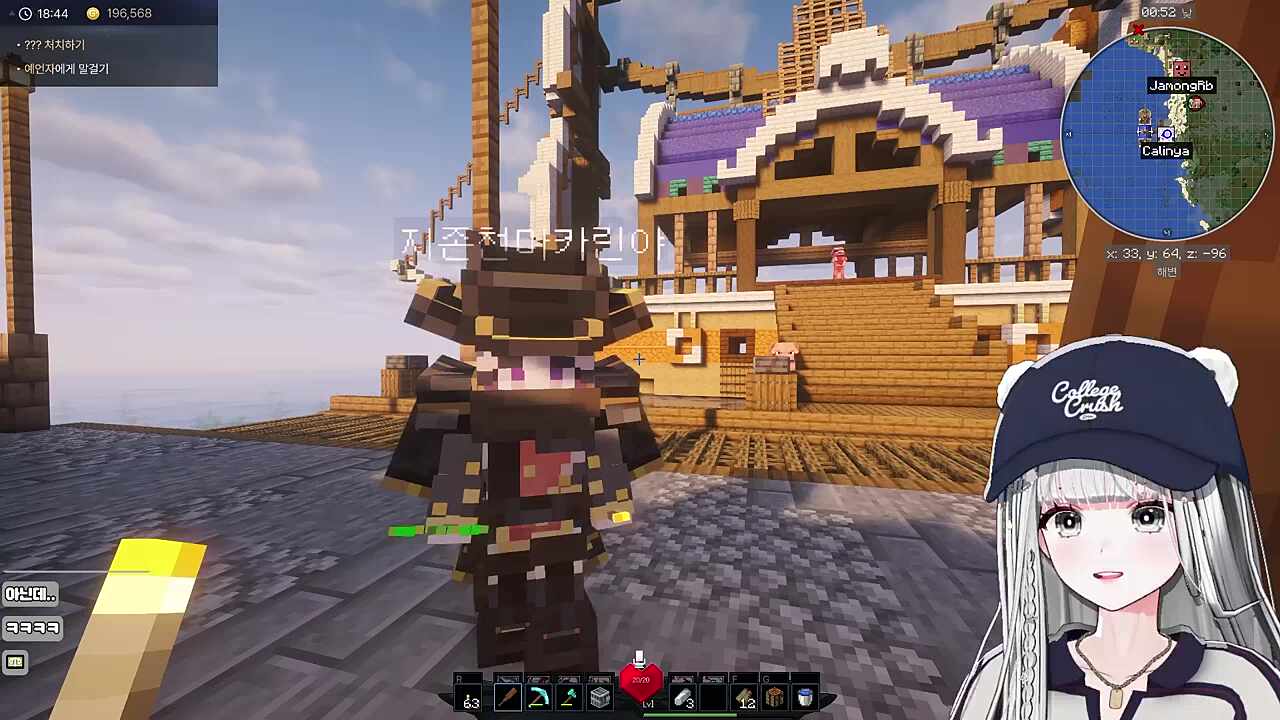The width and height of the screenshot is (1280, 720).
Task: Select the campfire block hotbar slot
Action: [775, 697]
